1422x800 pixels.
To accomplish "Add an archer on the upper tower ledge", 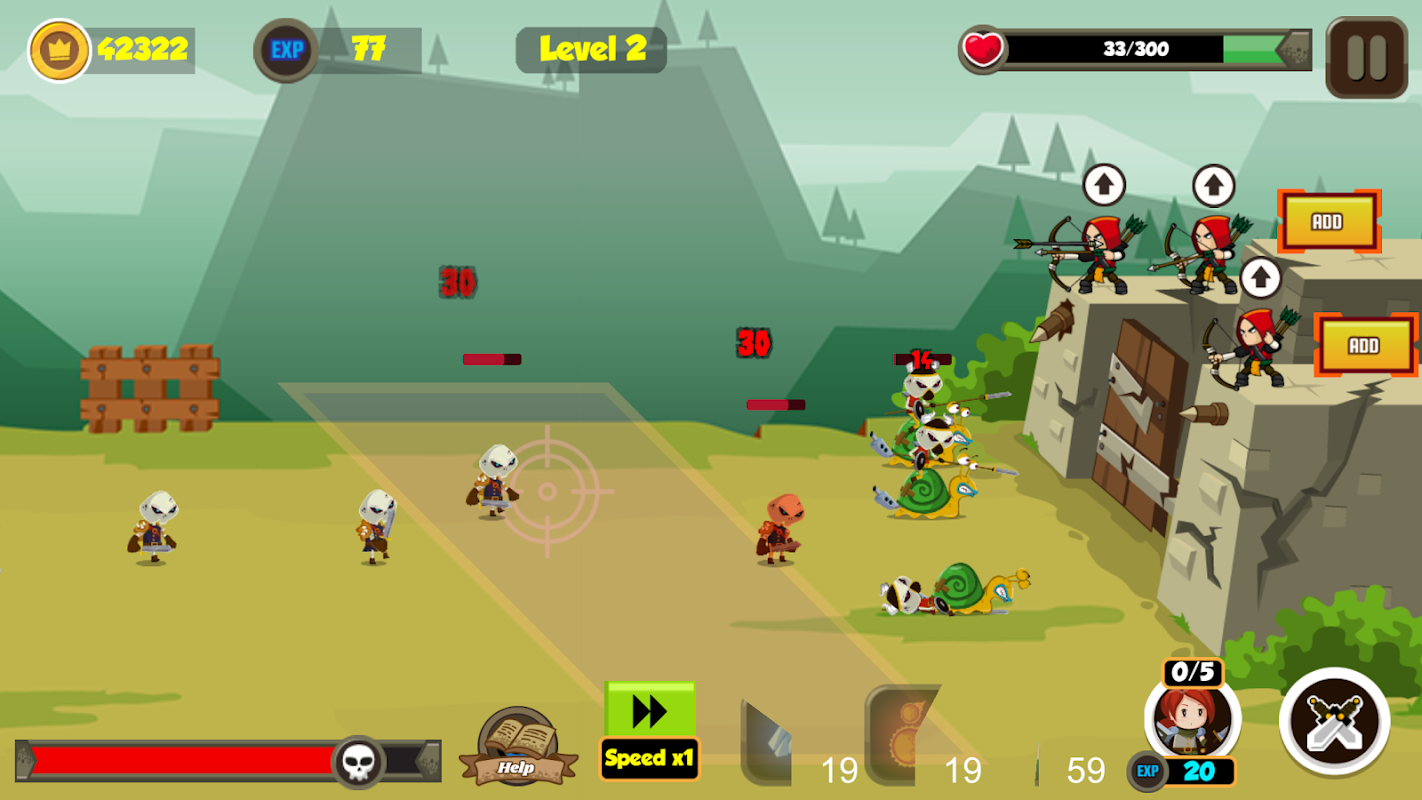I will [x=1328, y=221].
